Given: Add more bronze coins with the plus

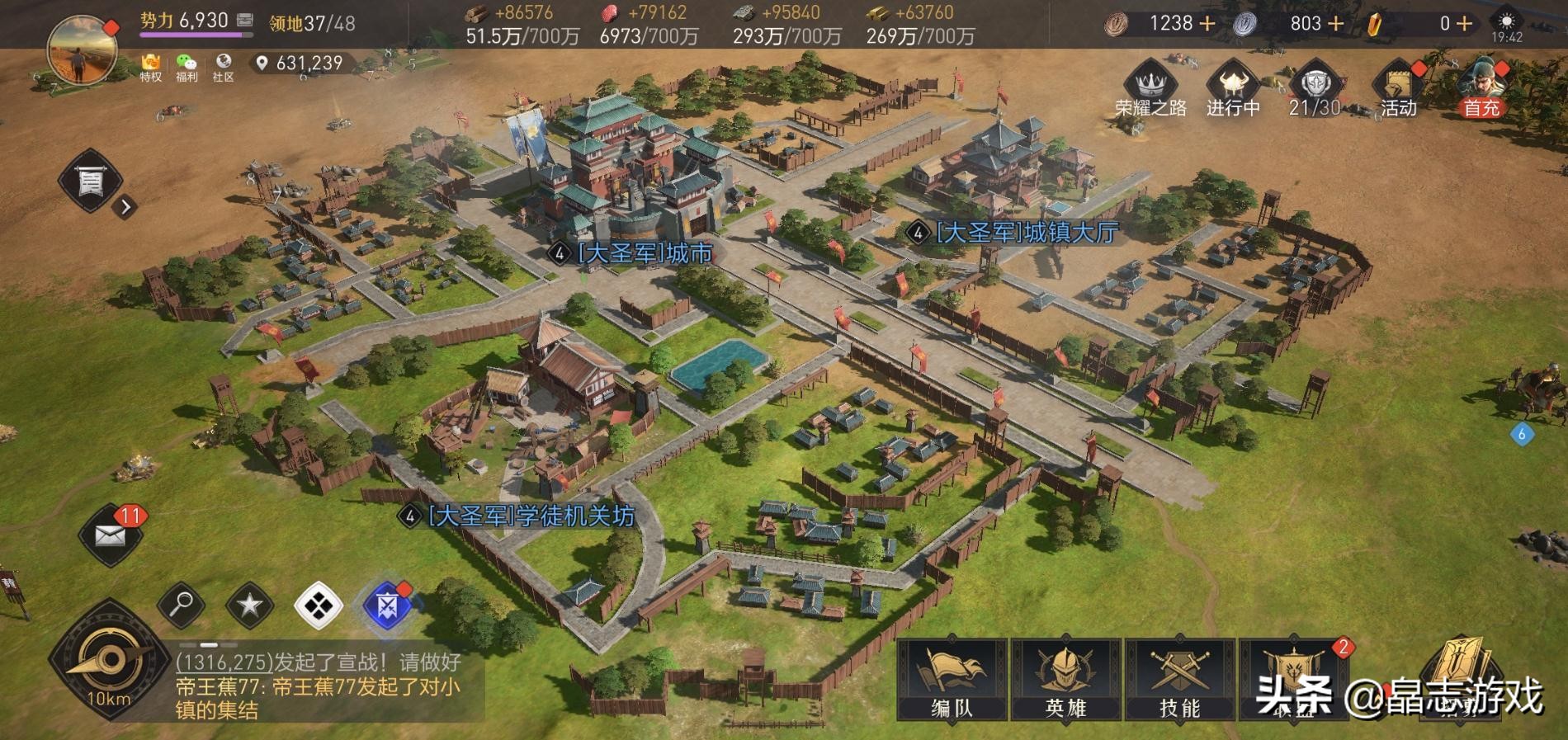Looking at the screenshot, I should coord(1207,23).
